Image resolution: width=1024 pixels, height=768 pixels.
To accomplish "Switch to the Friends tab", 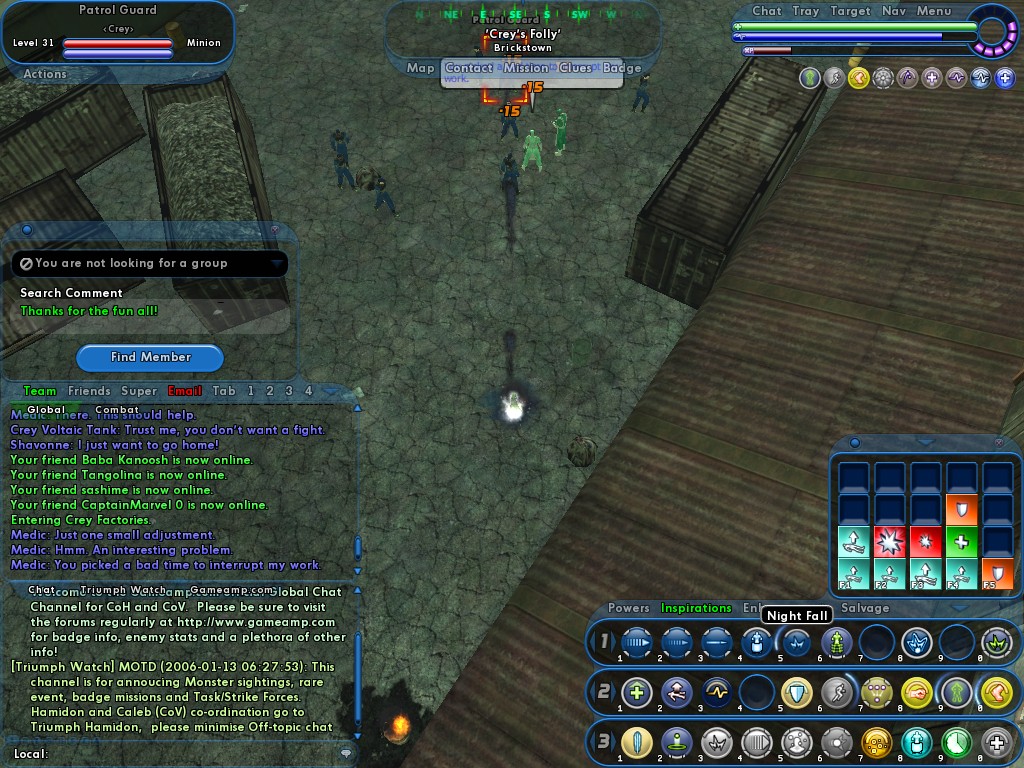I will click(x=89, y=391).
